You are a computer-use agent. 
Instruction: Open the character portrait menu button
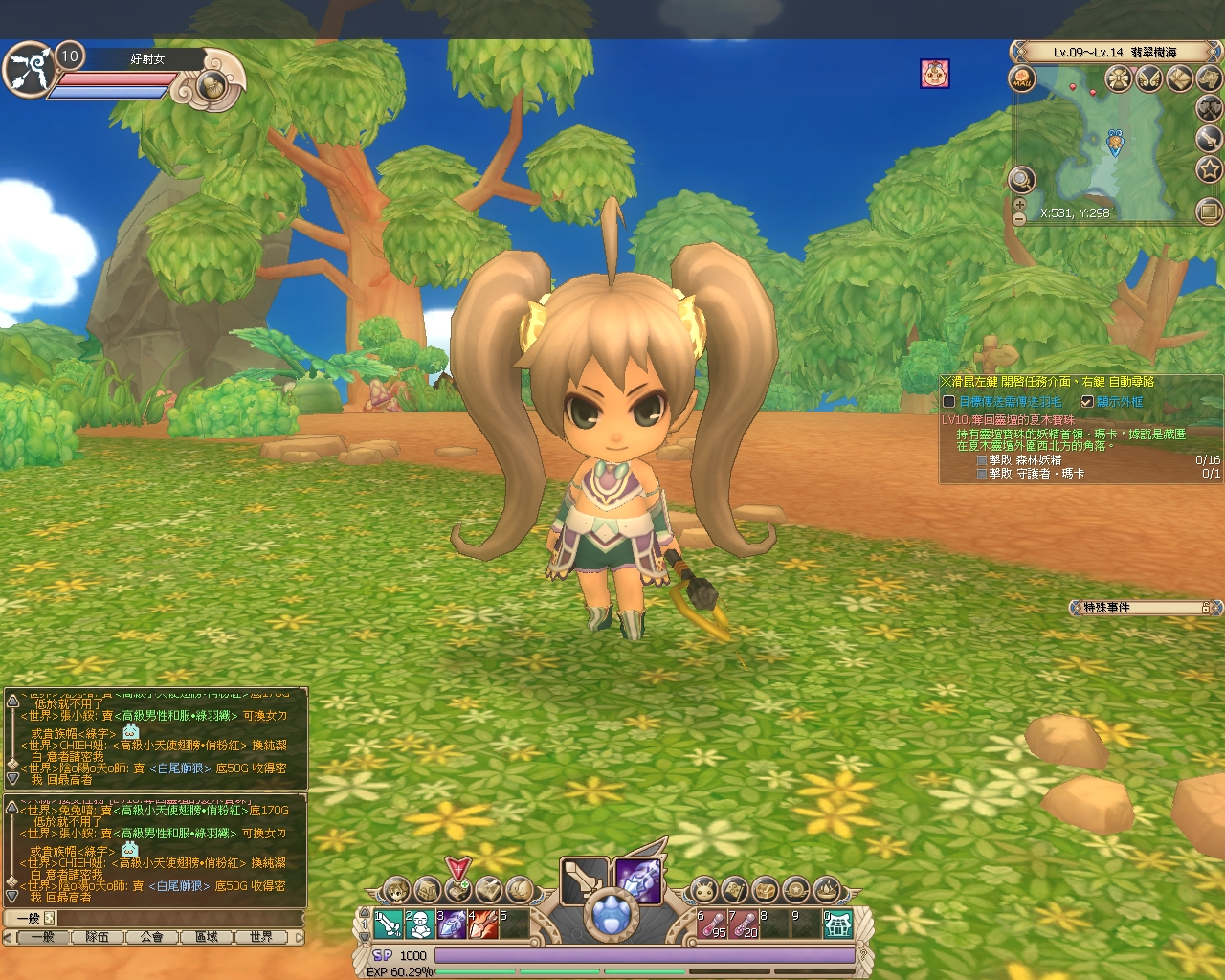[x=395, y=890]
